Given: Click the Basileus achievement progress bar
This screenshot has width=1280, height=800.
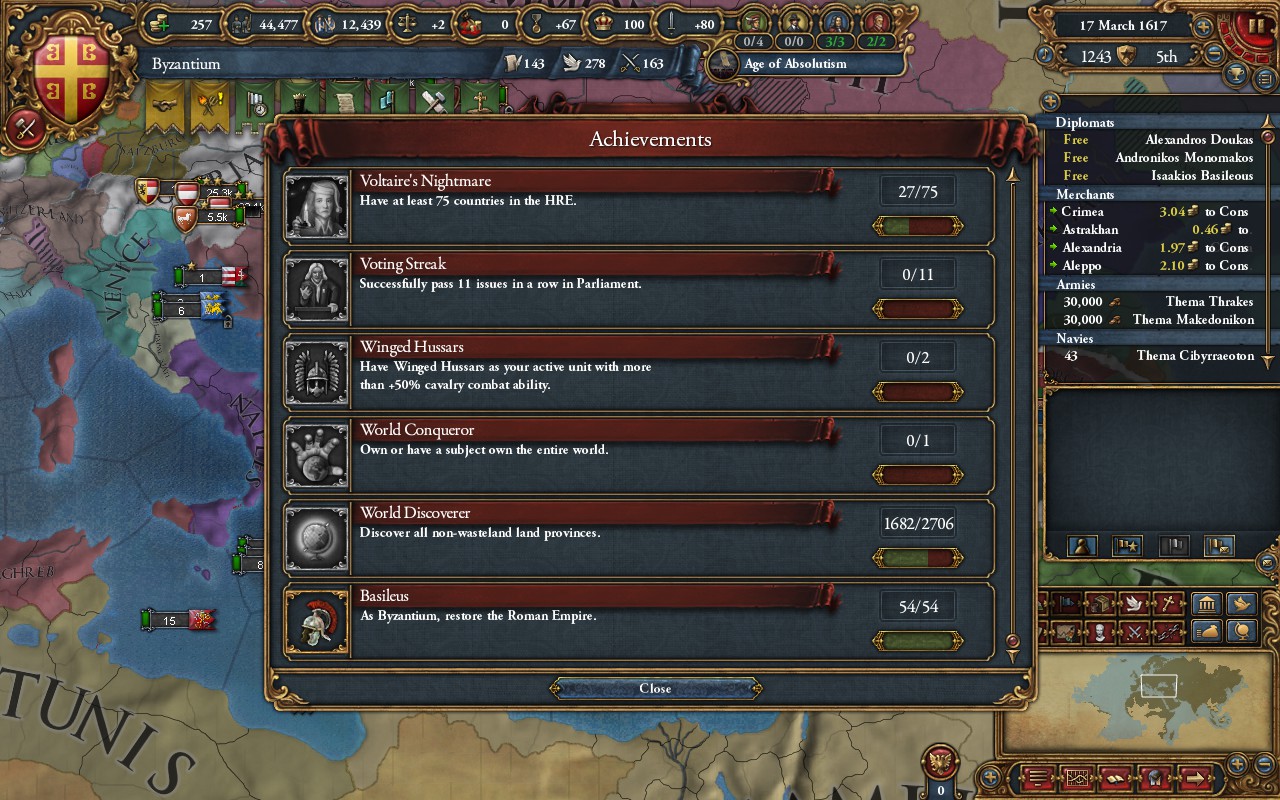Looking at the screenshot, I should tap(916, 640).
